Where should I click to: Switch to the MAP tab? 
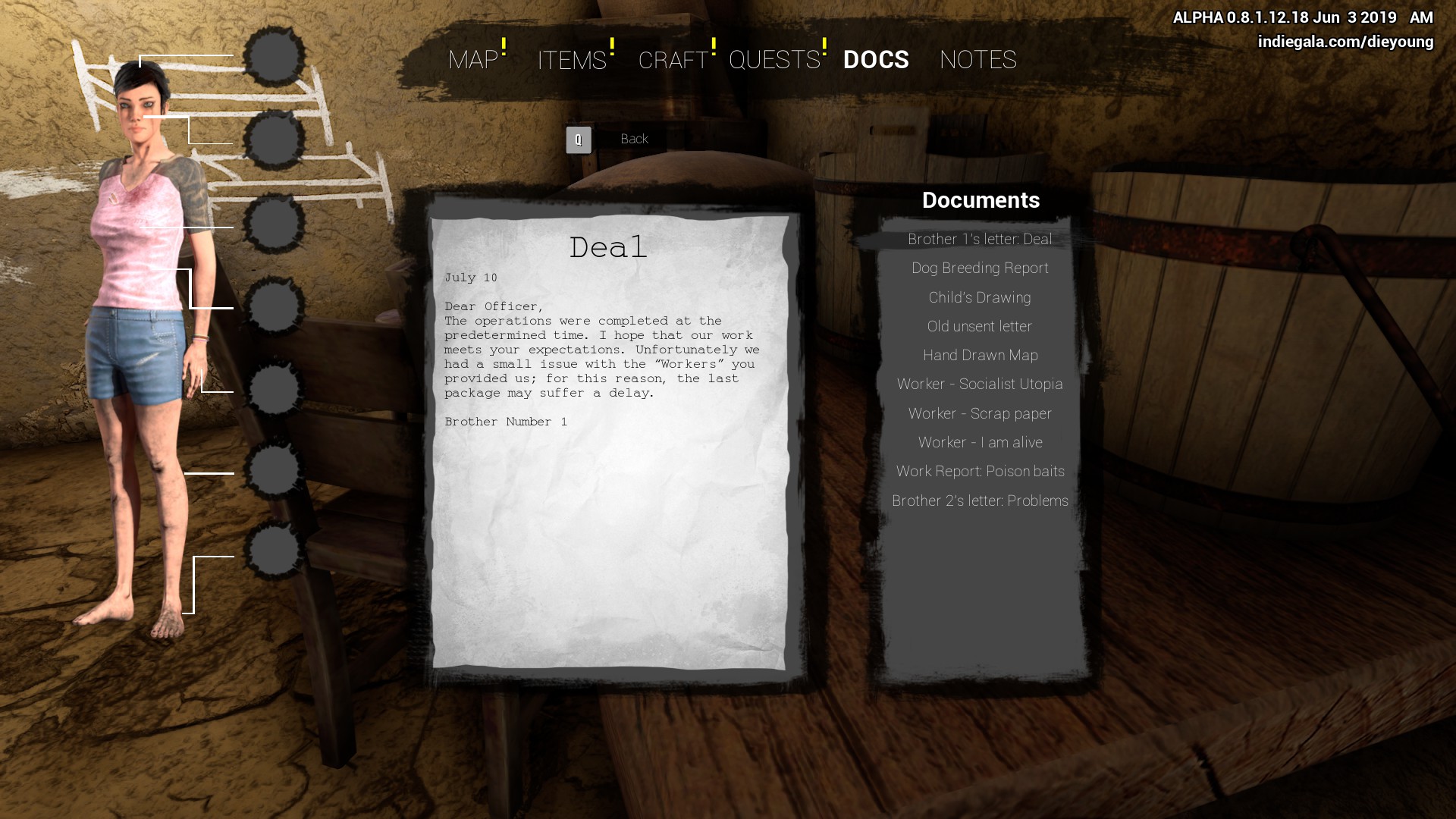click(x=473, y=60)
